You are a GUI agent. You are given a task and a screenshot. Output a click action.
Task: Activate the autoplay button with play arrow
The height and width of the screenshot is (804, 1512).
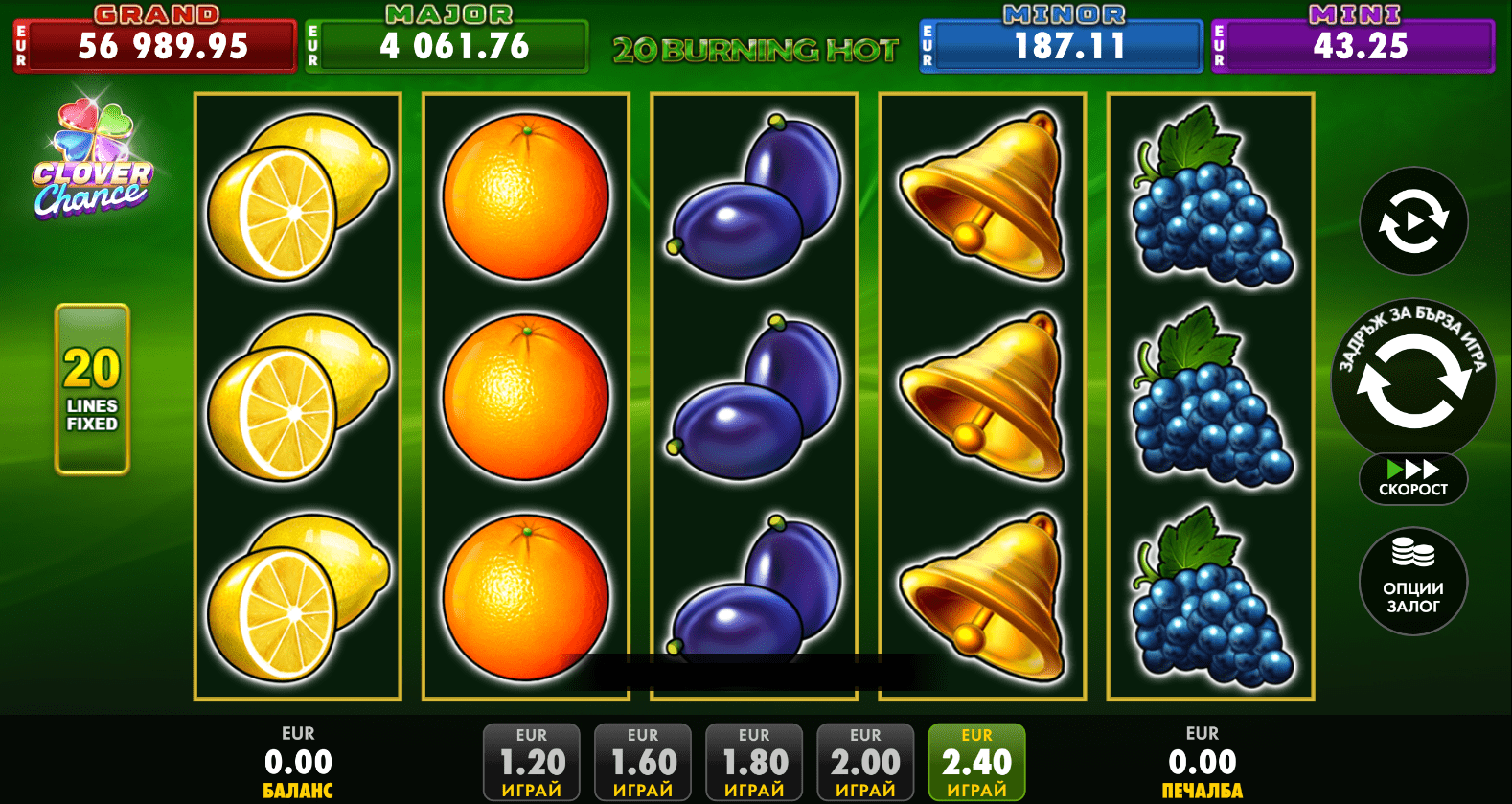coord(1413,221)
